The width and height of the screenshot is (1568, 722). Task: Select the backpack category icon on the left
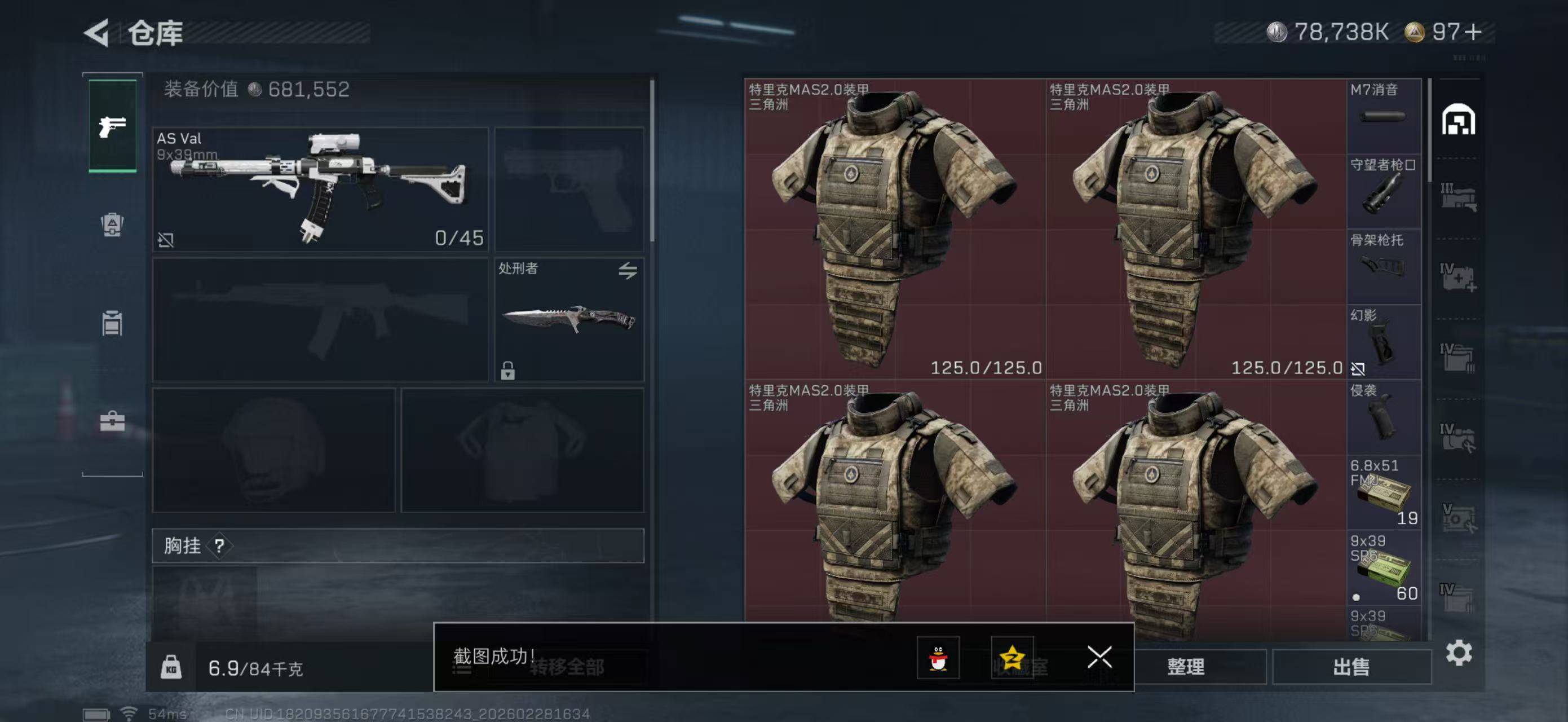[112, 226]
